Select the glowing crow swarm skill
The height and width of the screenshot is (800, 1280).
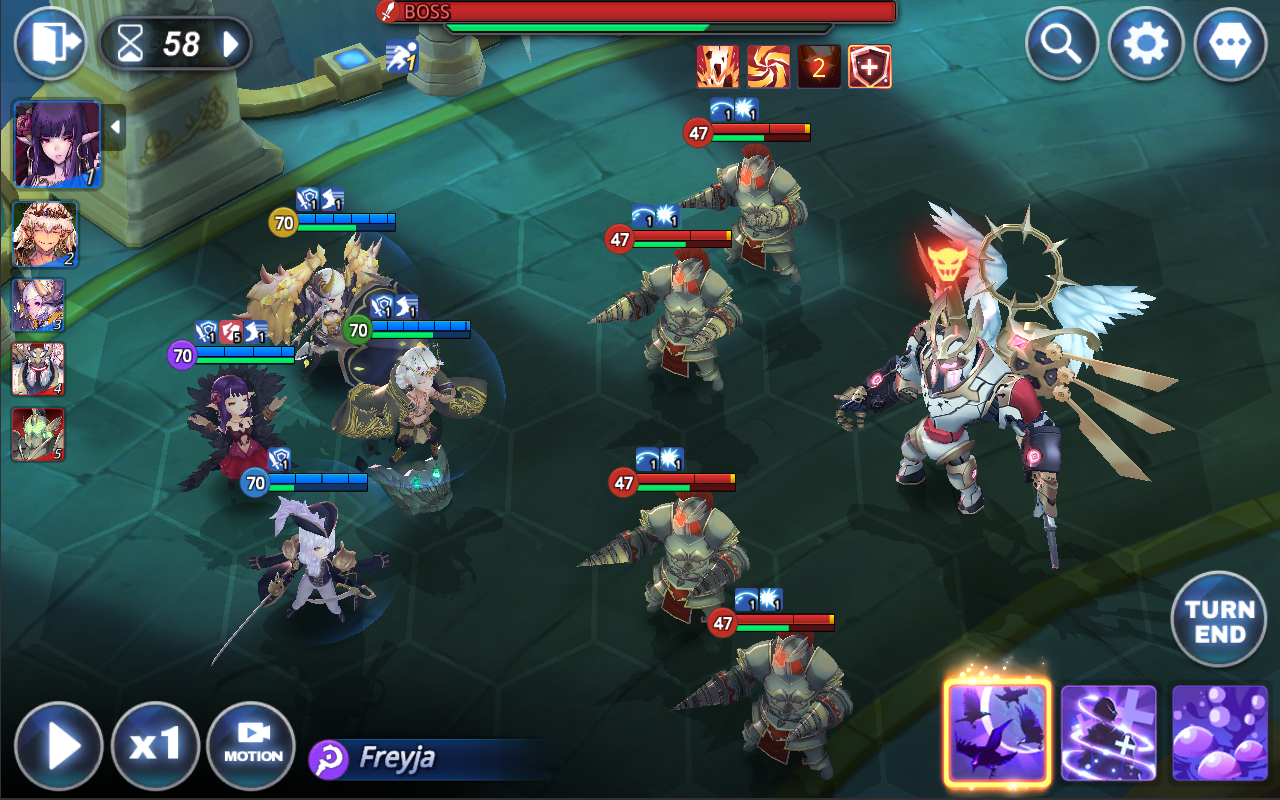click(x=997, y=732)
